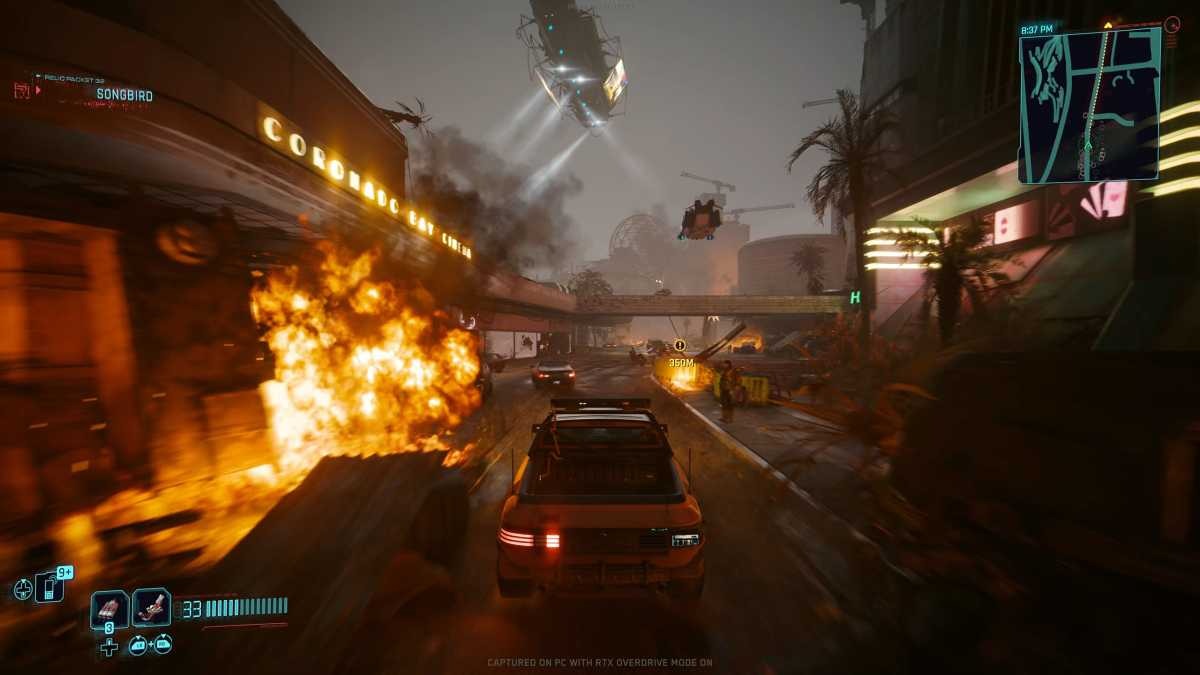
Task: Click the Songbird caller notification
Action: point(124,95)
